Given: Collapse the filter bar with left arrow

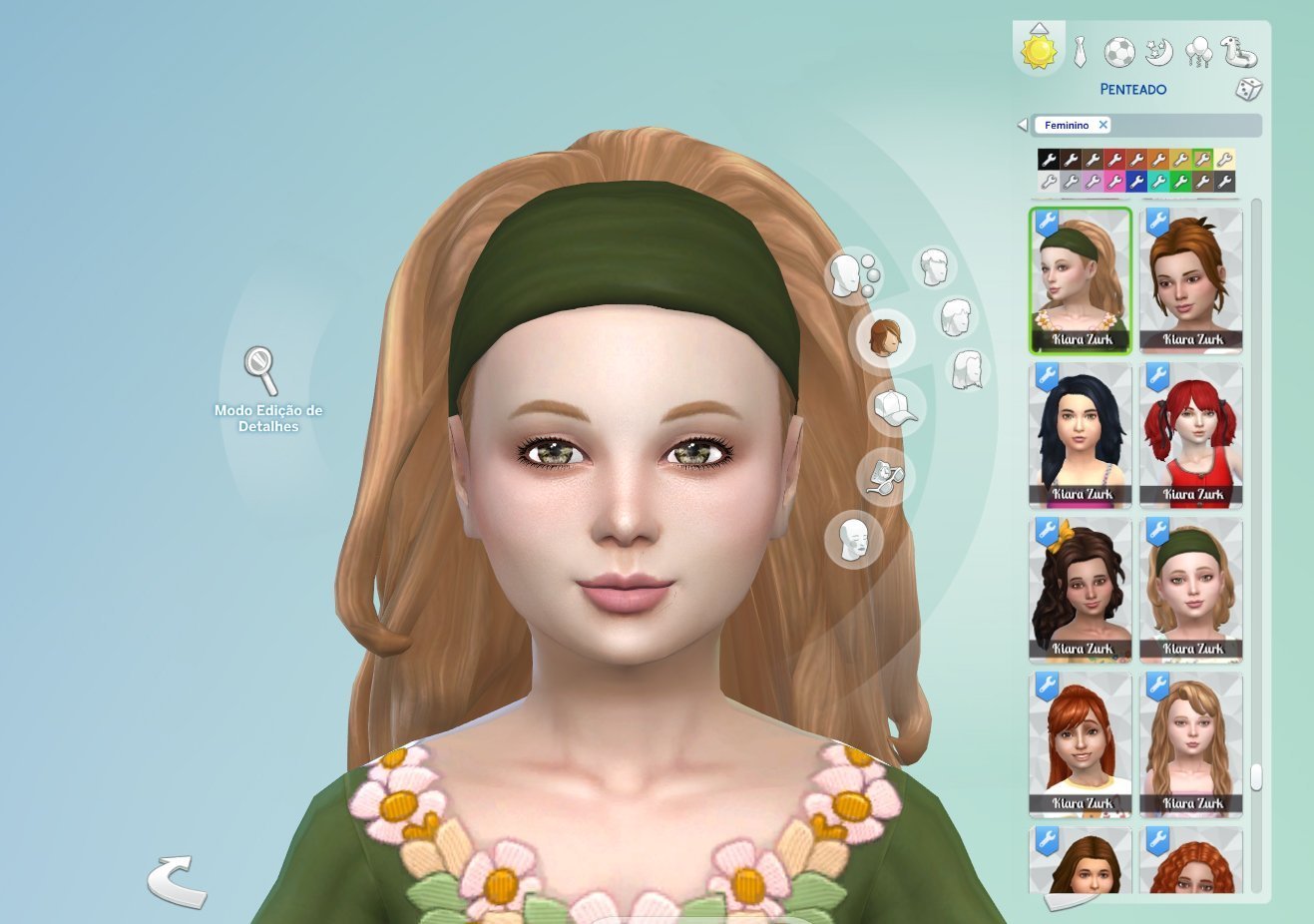Looking at the screenshot, I should 1022,125.
